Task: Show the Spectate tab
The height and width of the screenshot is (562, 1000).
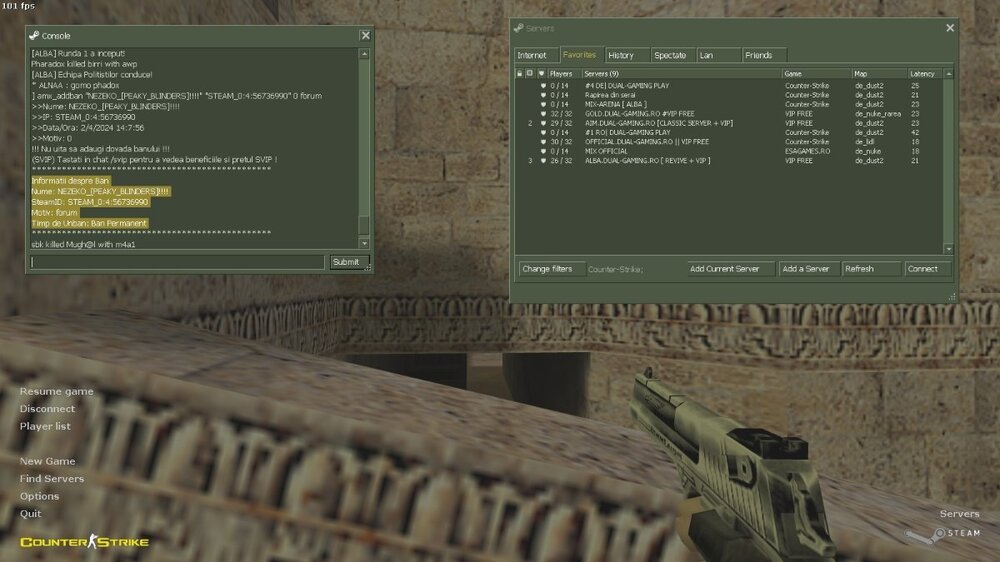Action: tap(670, 55)
